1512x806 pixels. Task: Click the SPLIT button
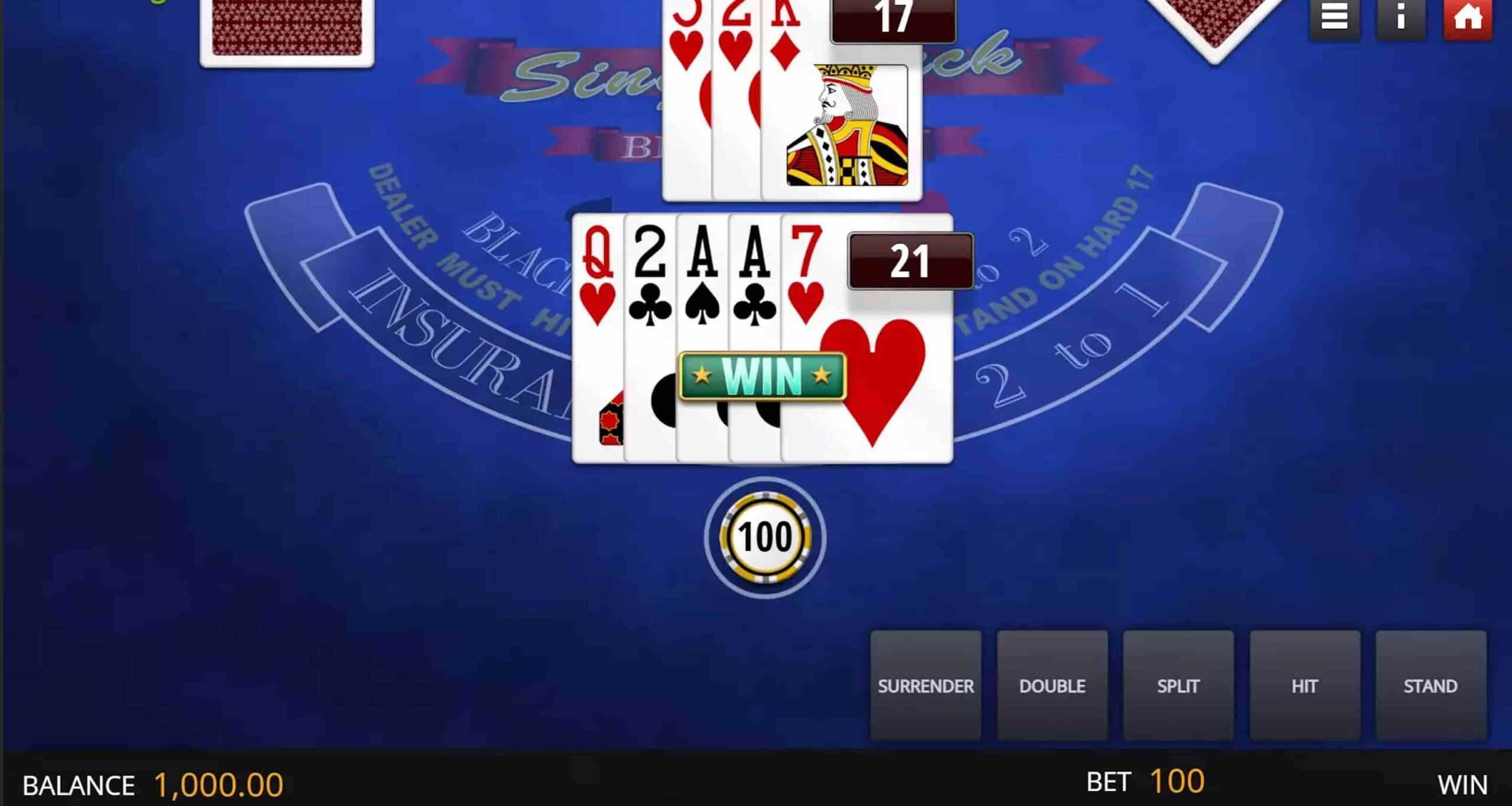click(1179, 686)
